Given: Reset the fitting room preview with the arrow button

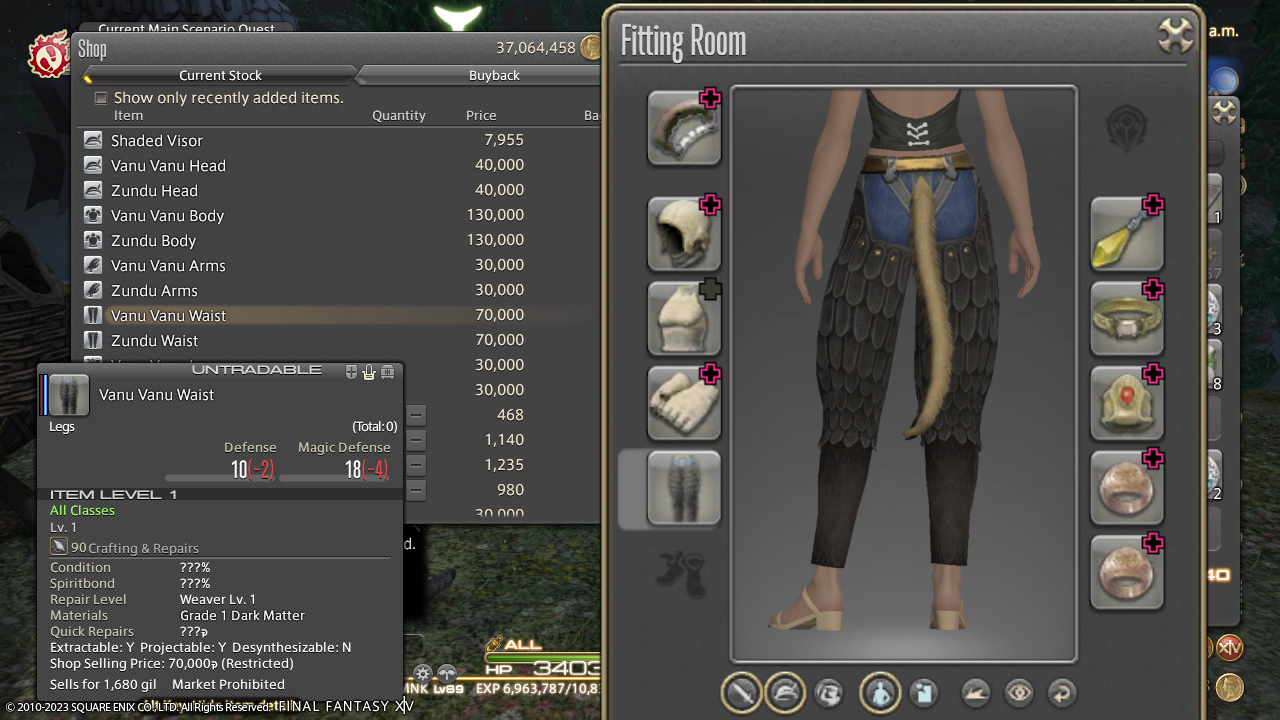Looking at the screenshot, I should [x=1062, y=692].
